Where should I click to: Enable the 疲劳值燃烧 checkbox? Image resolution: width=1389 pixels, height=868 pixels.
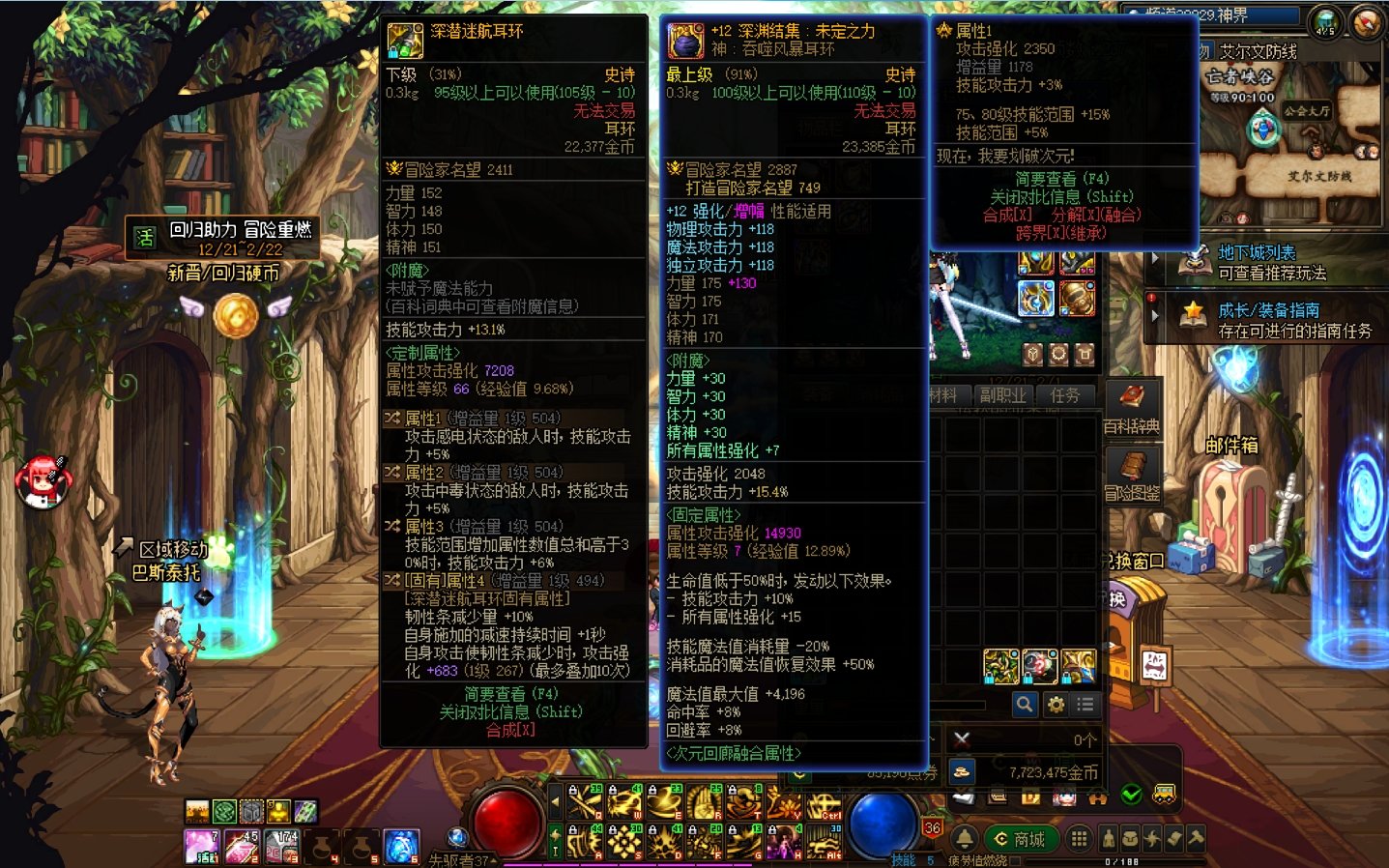(1013, 860)
